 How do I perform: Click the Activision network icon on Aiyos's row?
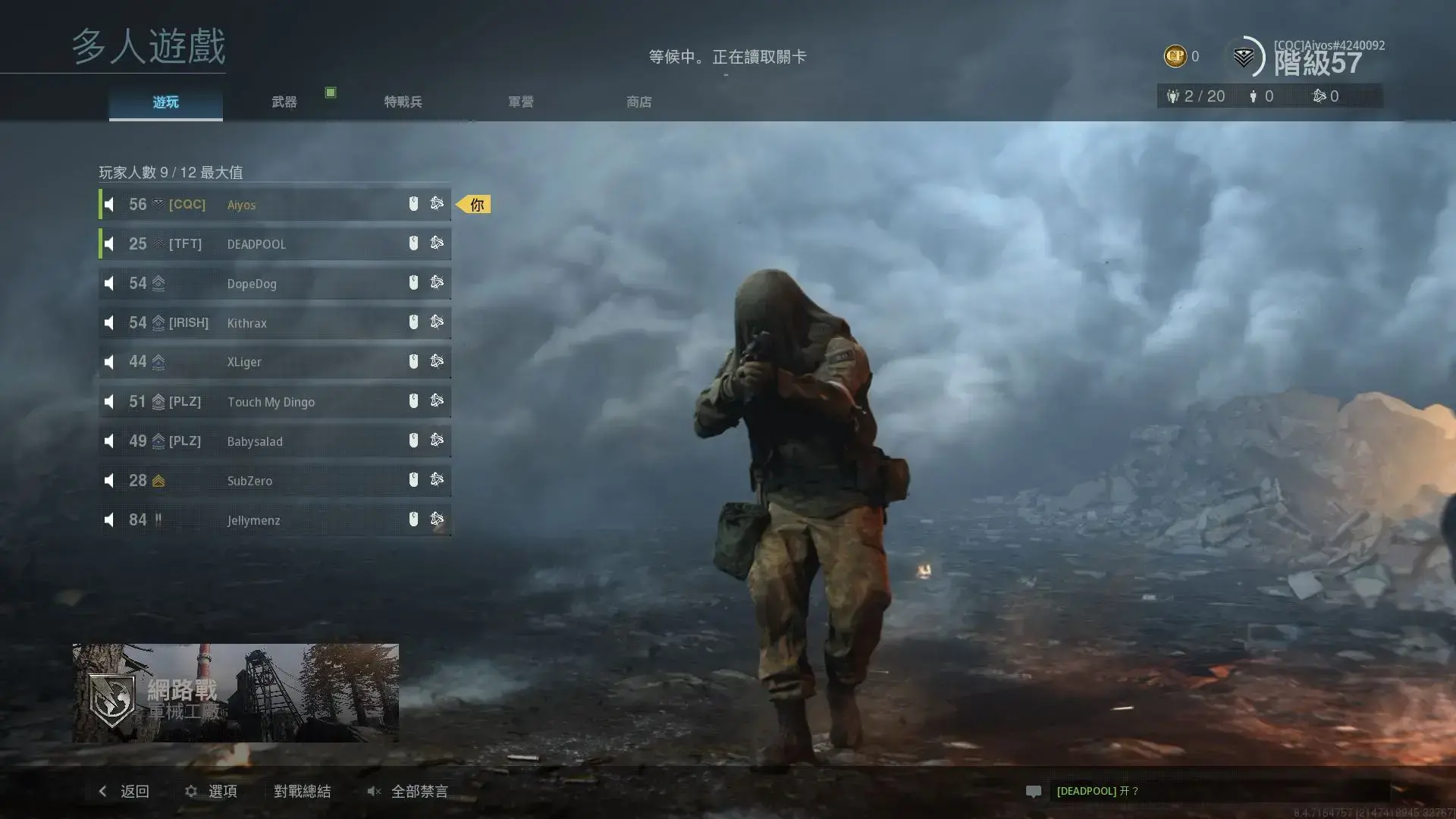[437, 203]
